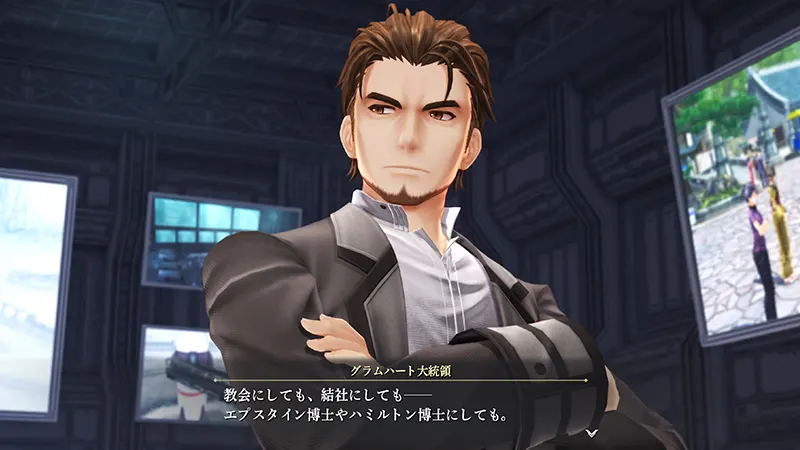Click the dialogue advance arrow indicator
Screen dimensions: 800x450
[592, 432]
